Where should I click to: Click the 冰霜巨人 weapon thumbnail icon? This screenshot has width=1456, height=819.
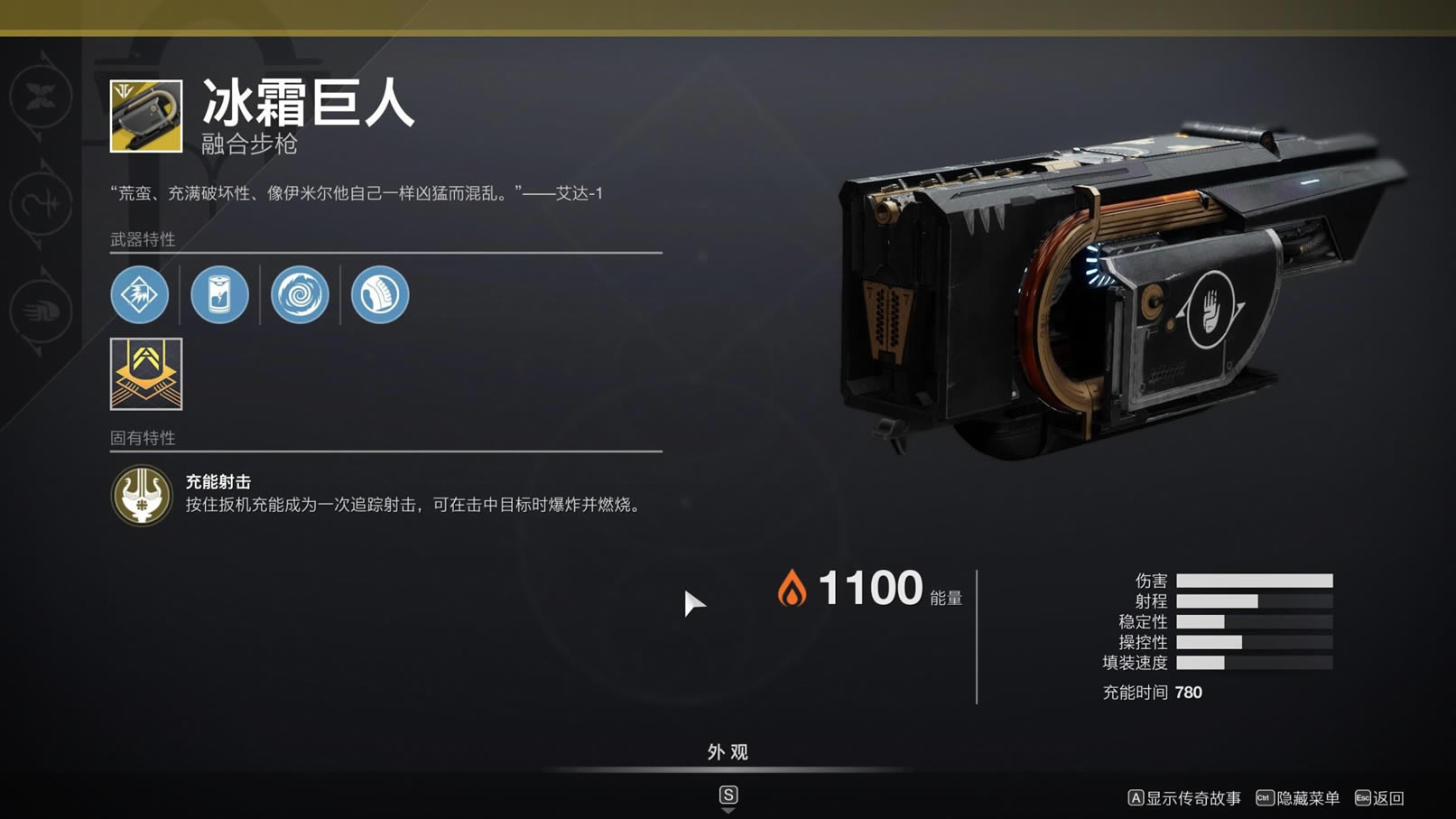[x=146, y=116]
